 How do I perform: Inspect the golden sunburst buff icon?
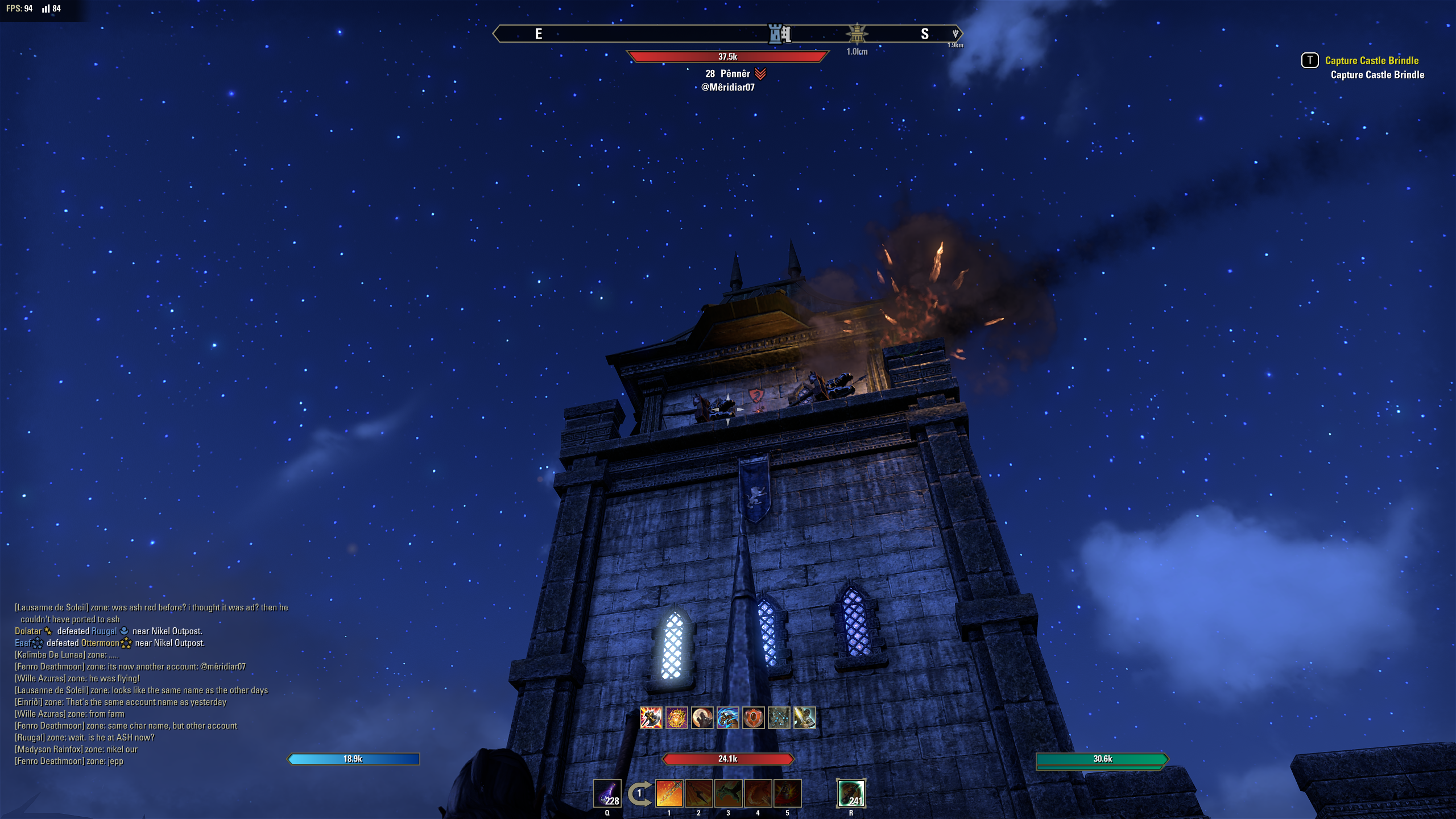click(677, 718)
